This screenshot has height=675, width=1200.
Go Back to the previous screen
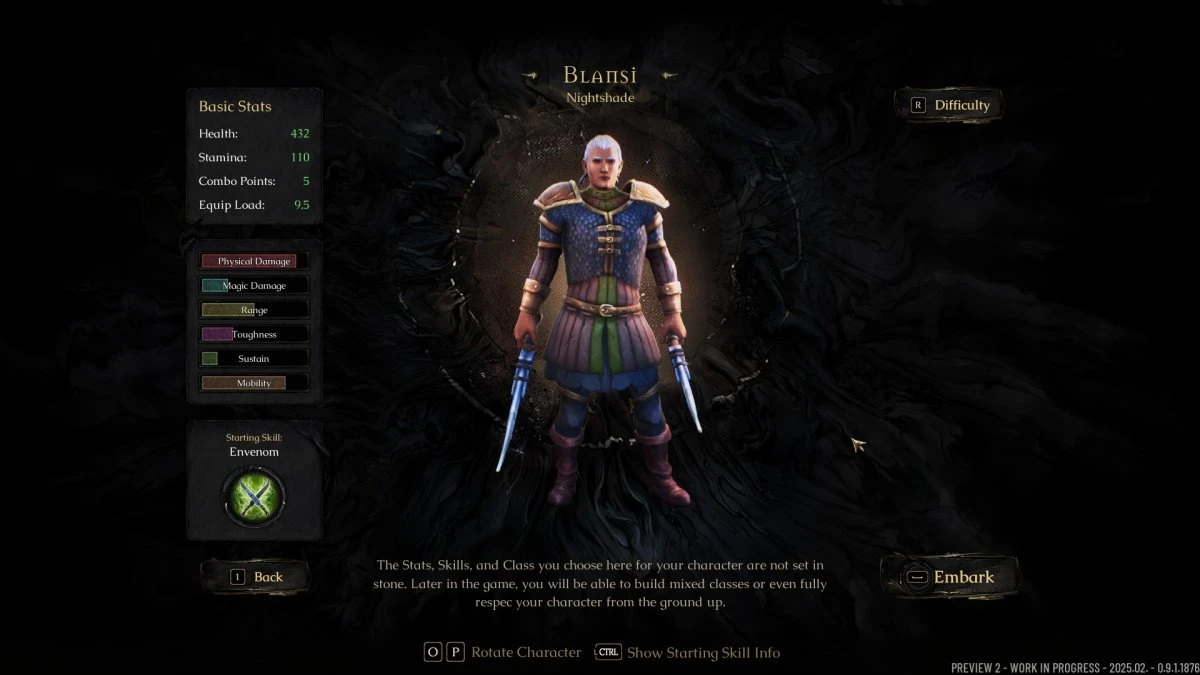click(256, 577)
